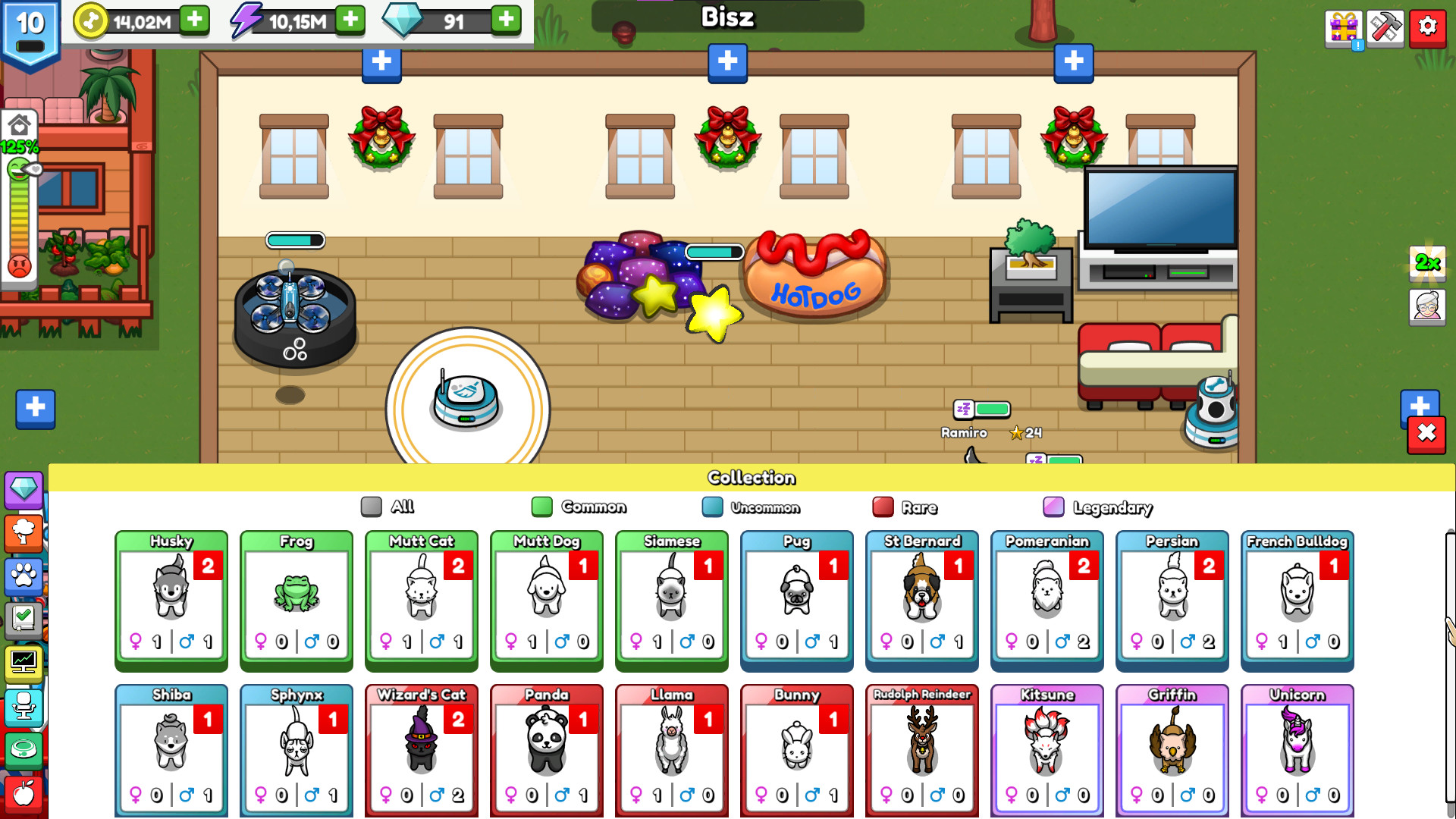
Task: Open the Settings gear
Action: [1427, 27]
